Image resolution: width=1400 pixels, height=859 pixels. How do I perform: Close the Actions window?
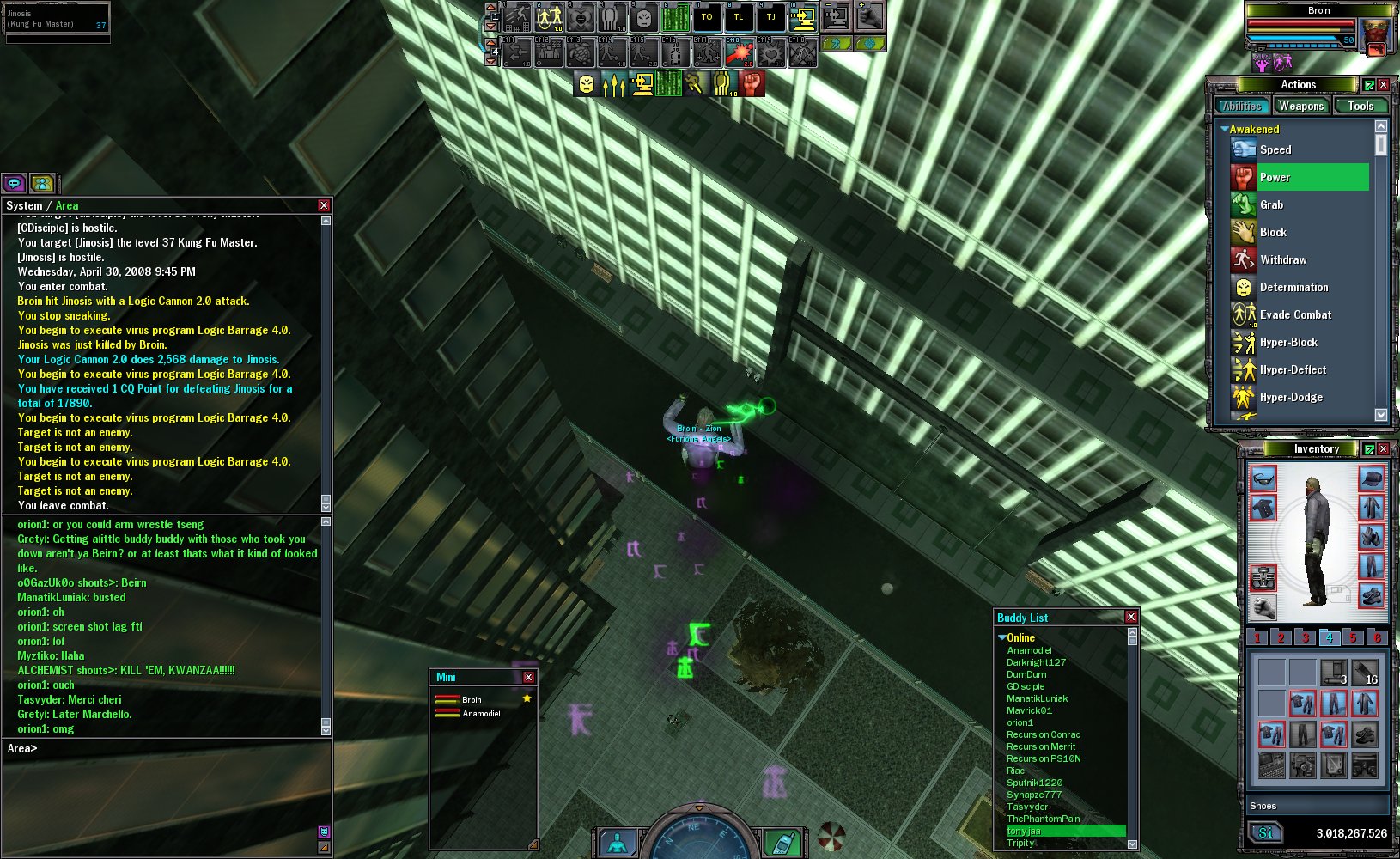pyautogui.click(x=1384, y=84)
